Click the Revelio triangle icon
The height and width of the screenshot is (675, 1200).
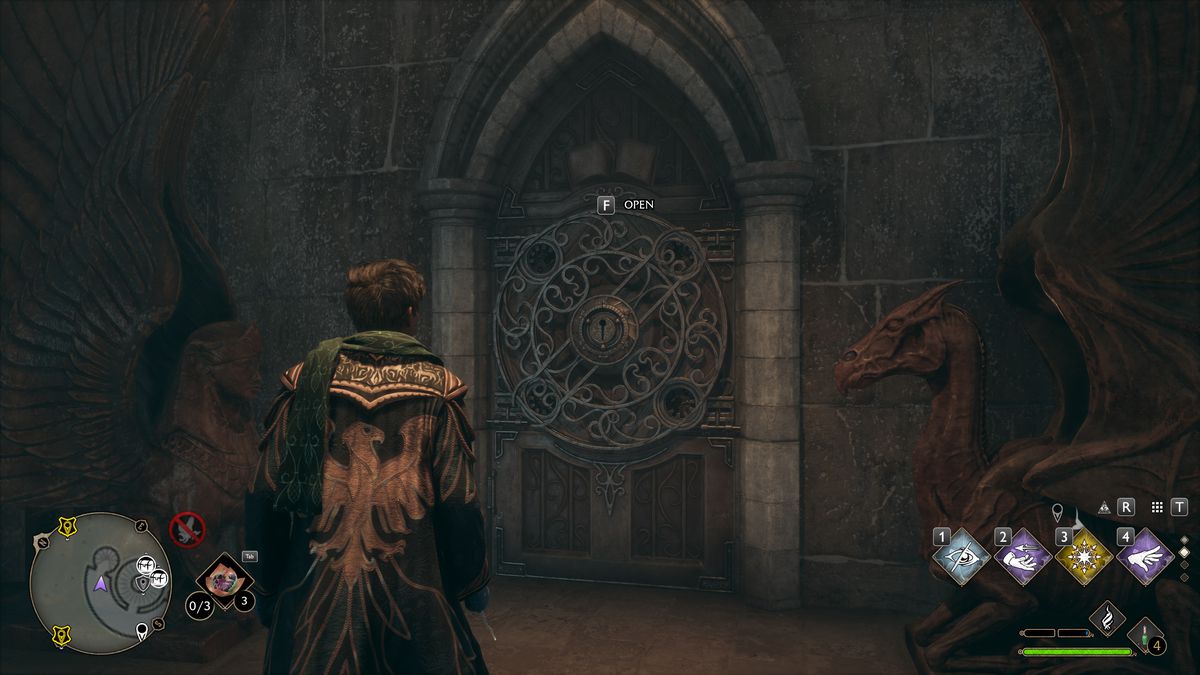click(1104, 507)
